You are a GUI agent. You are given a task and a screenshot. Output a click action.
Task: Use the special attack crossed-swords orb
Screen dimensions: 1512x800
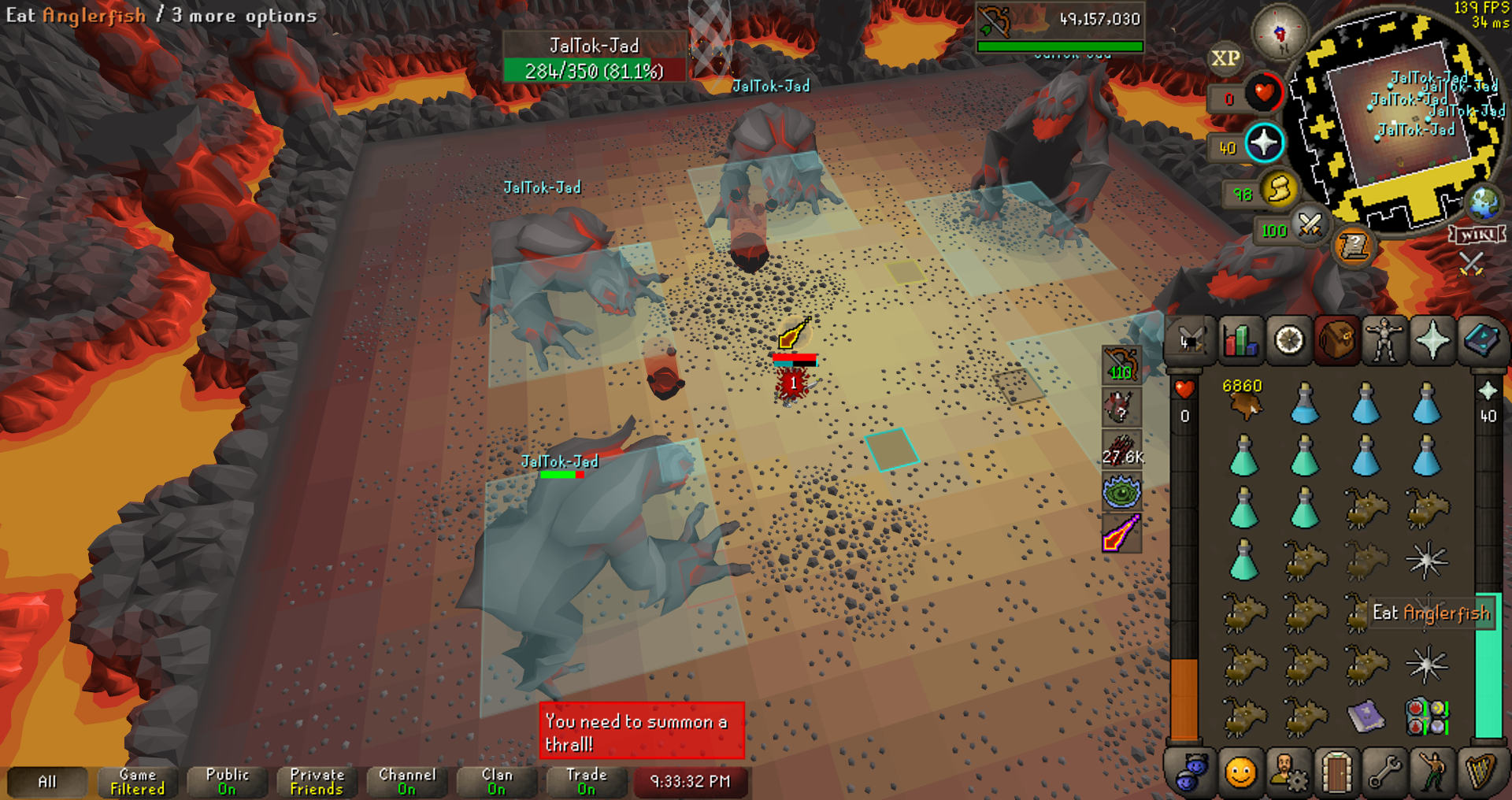pos(1310,226)
